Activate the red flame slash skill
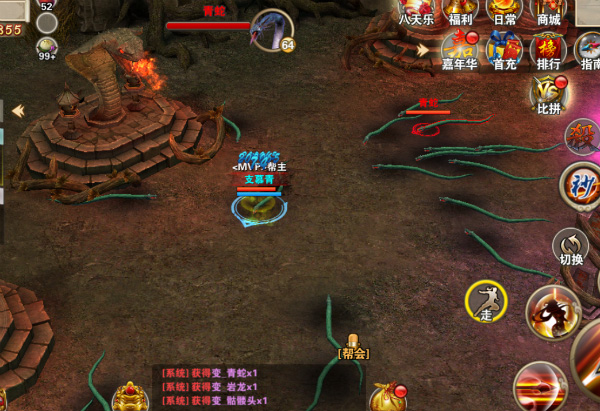The width and height of the screenshot is (600, 411). [x=540, y=387]
